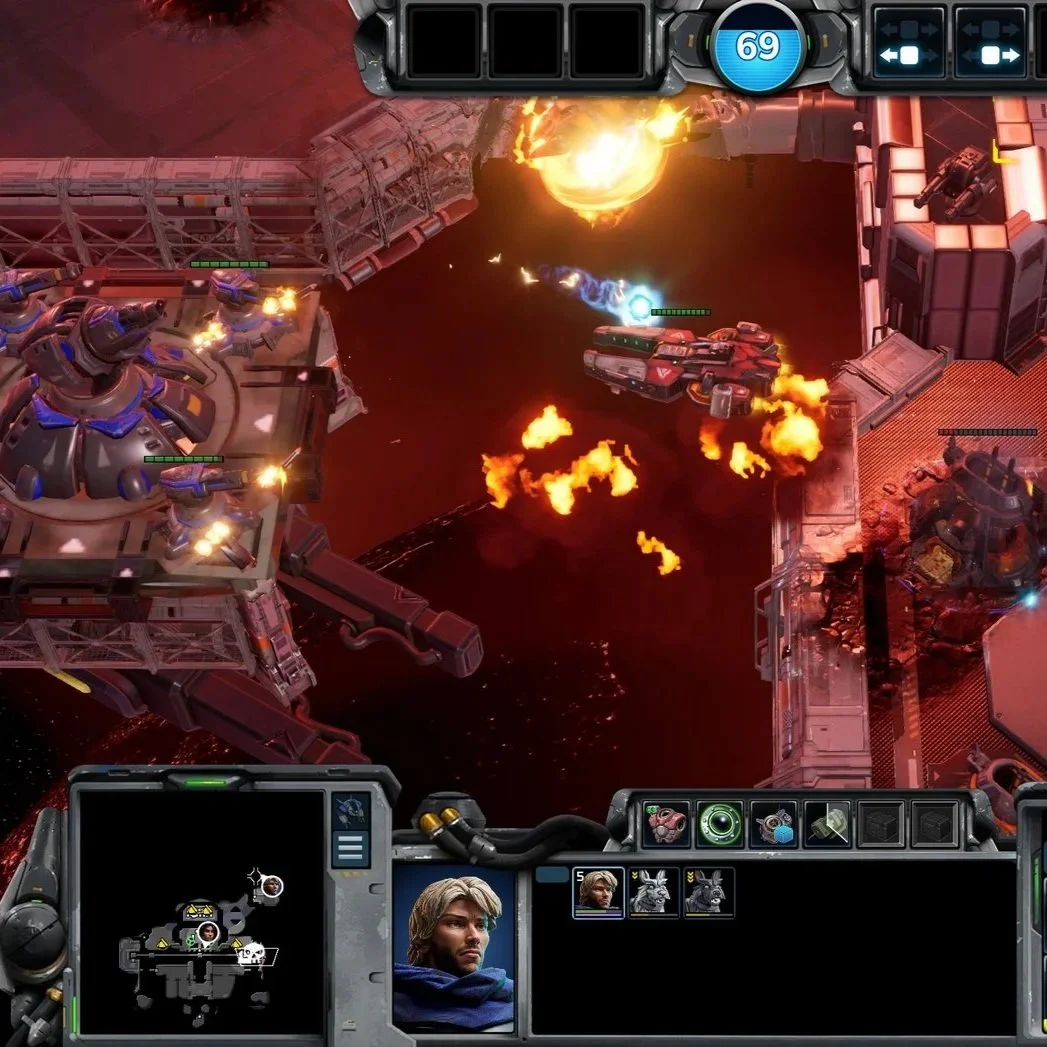Screen dimensions: 1047x1047
Task: Click the minimap display
Action: 201,910
